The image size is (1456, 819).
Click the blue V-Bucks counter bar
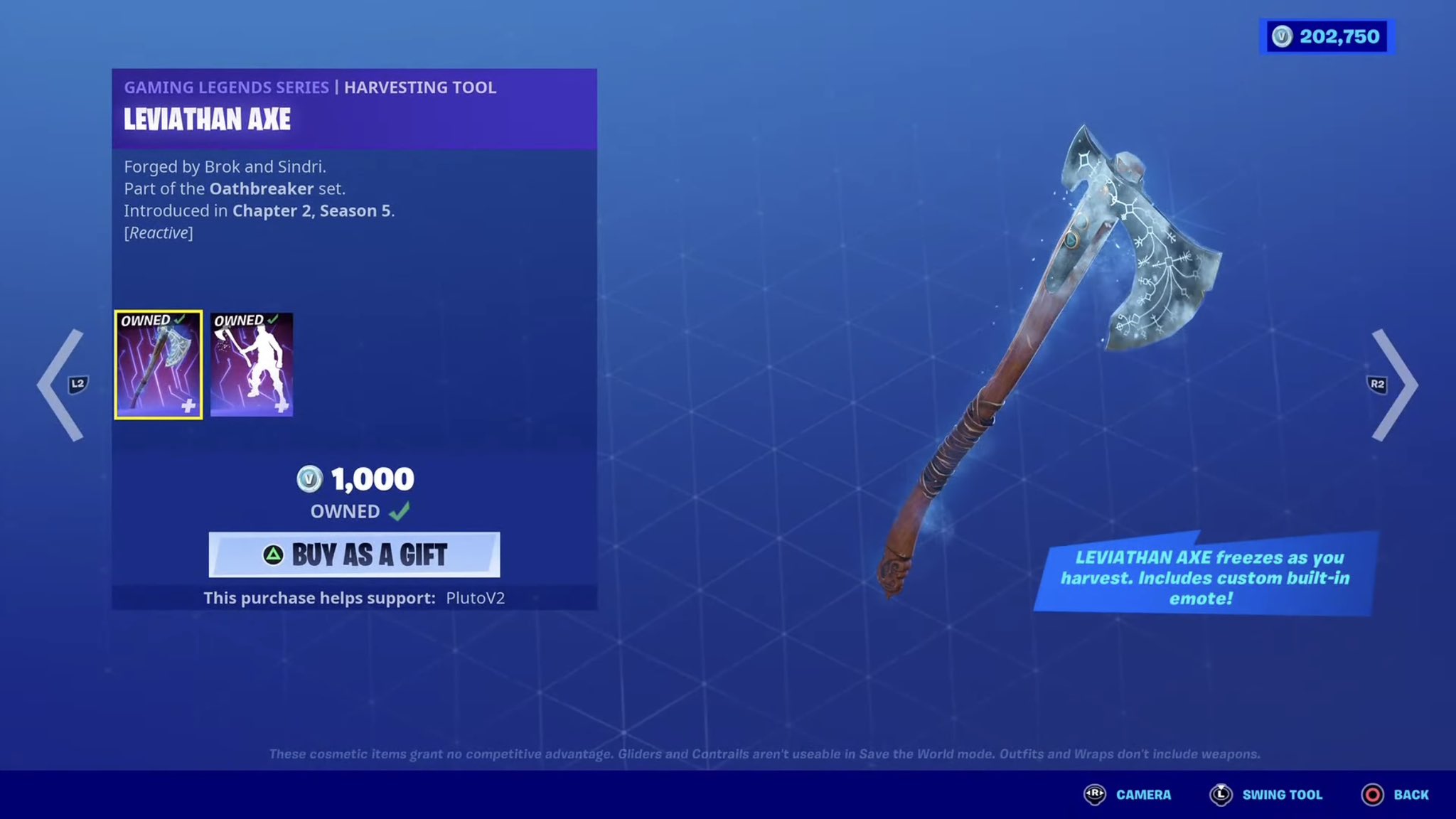tap(1324, 37)
